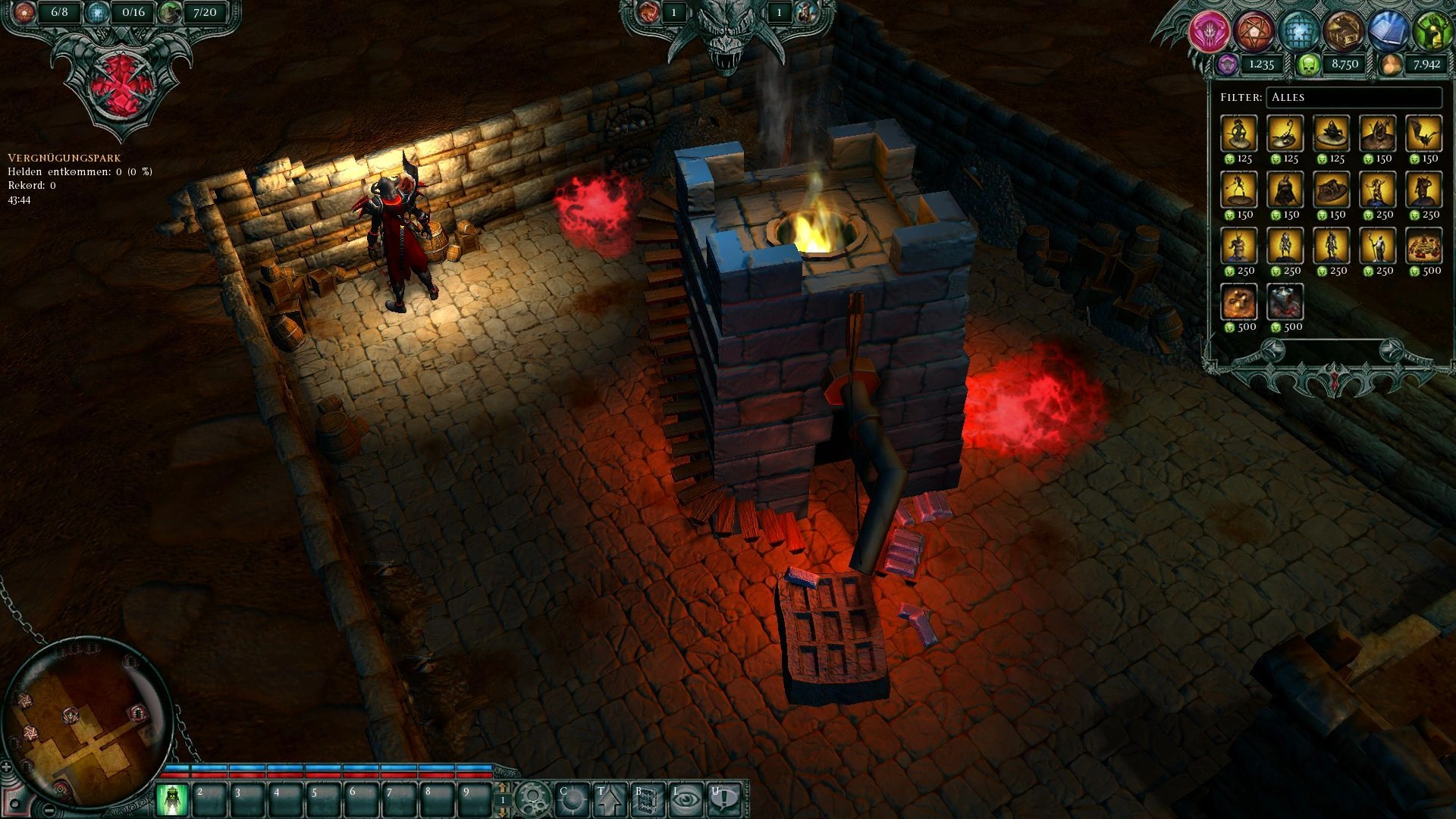Screen dimensions: 1456x819
Task: Select the stone tower item costing 500
Action: tap(1285, 303)
